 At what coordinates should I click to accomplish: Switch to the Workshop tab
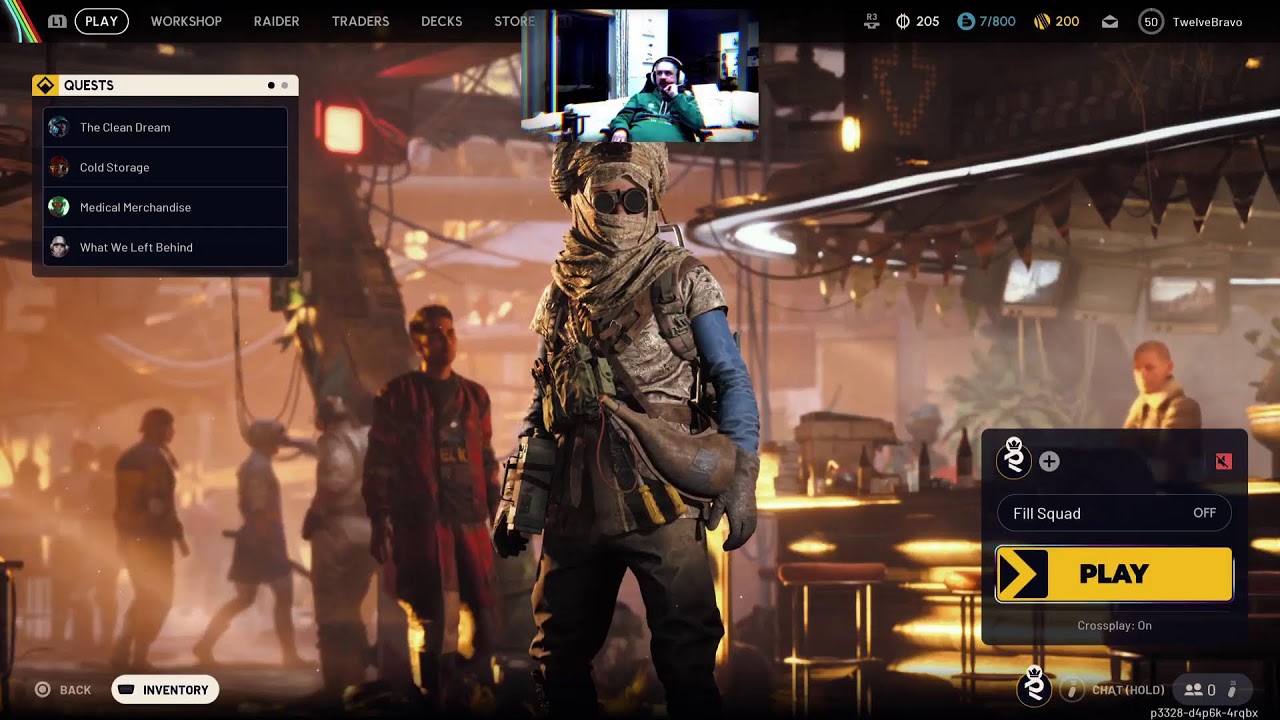coord(186,21)
